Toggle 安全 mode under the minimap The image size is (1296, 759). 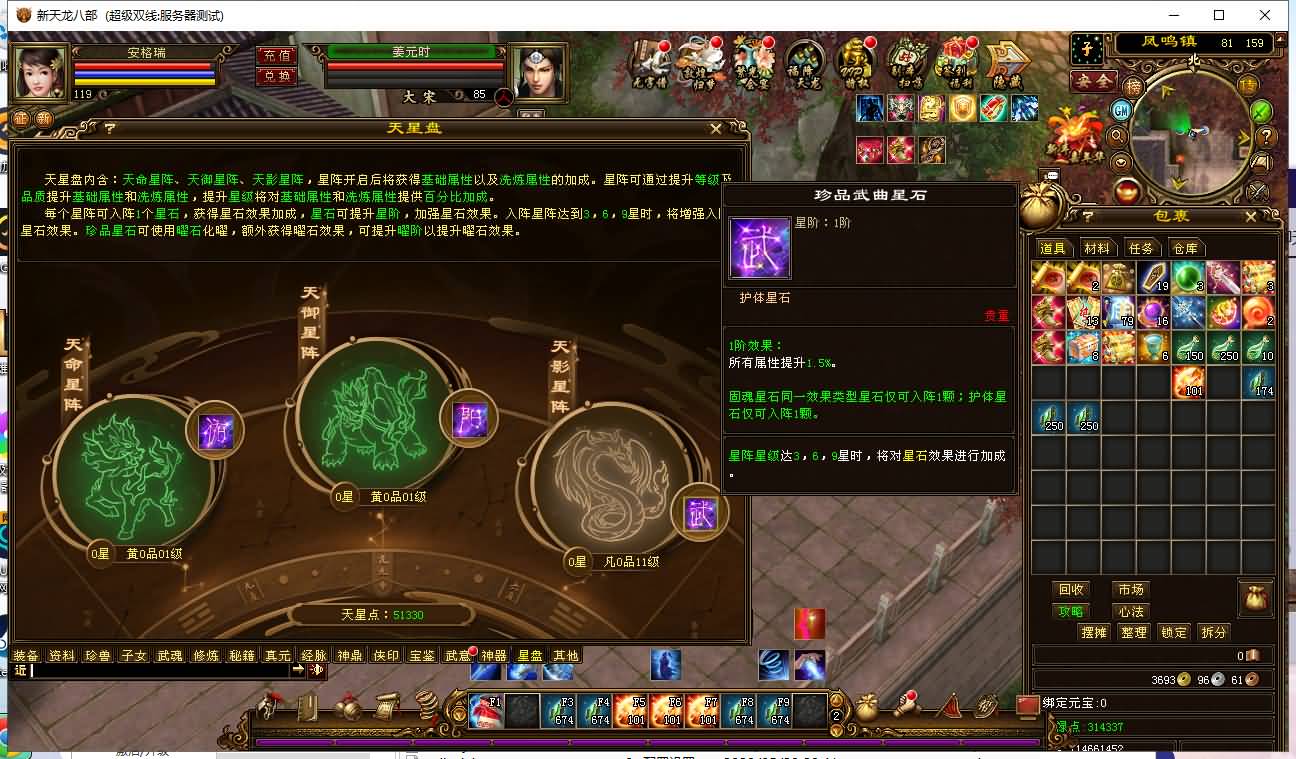[x=1093, y=80]
